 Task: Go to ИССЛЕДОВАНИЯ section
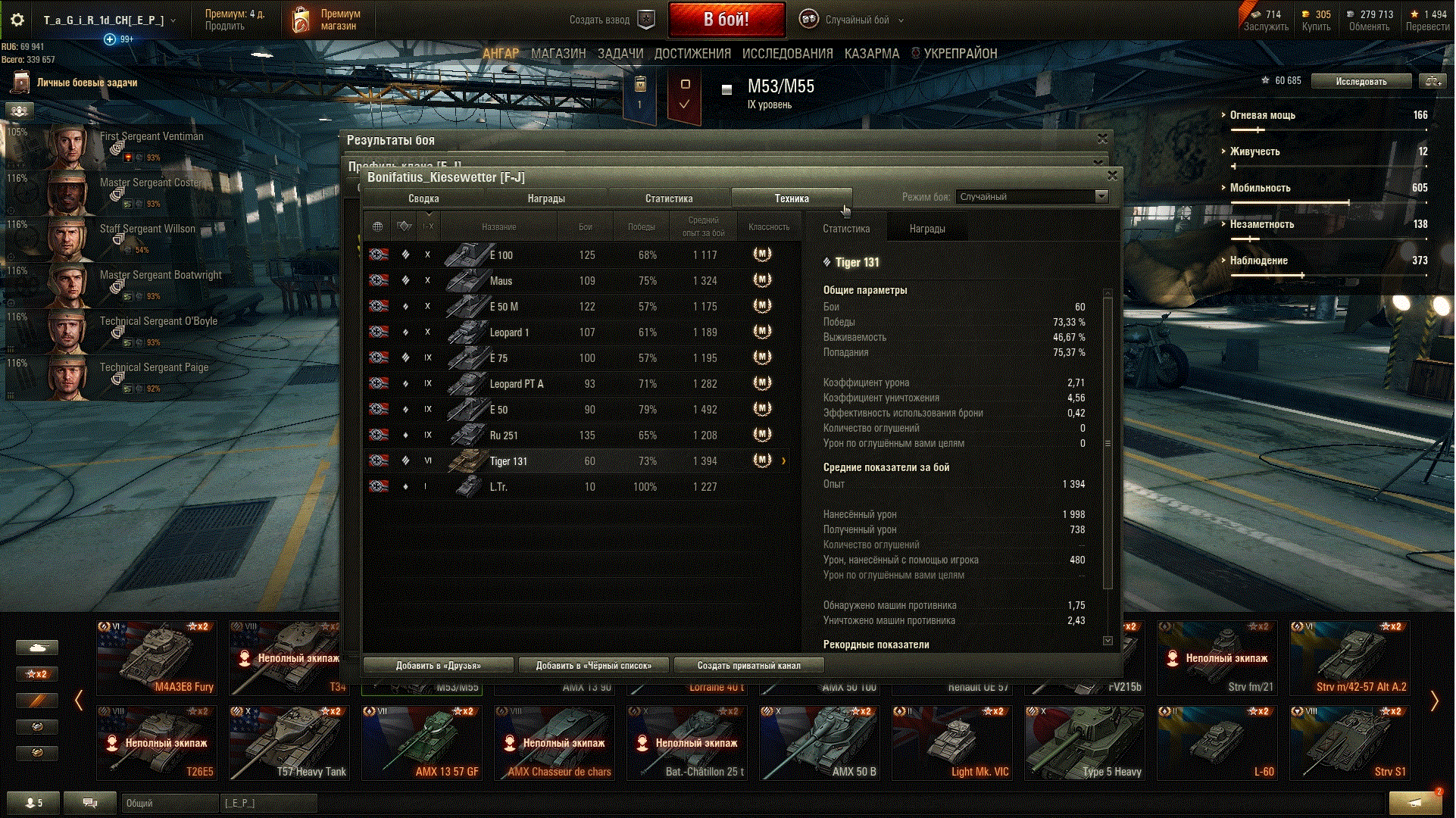(787, 54)
